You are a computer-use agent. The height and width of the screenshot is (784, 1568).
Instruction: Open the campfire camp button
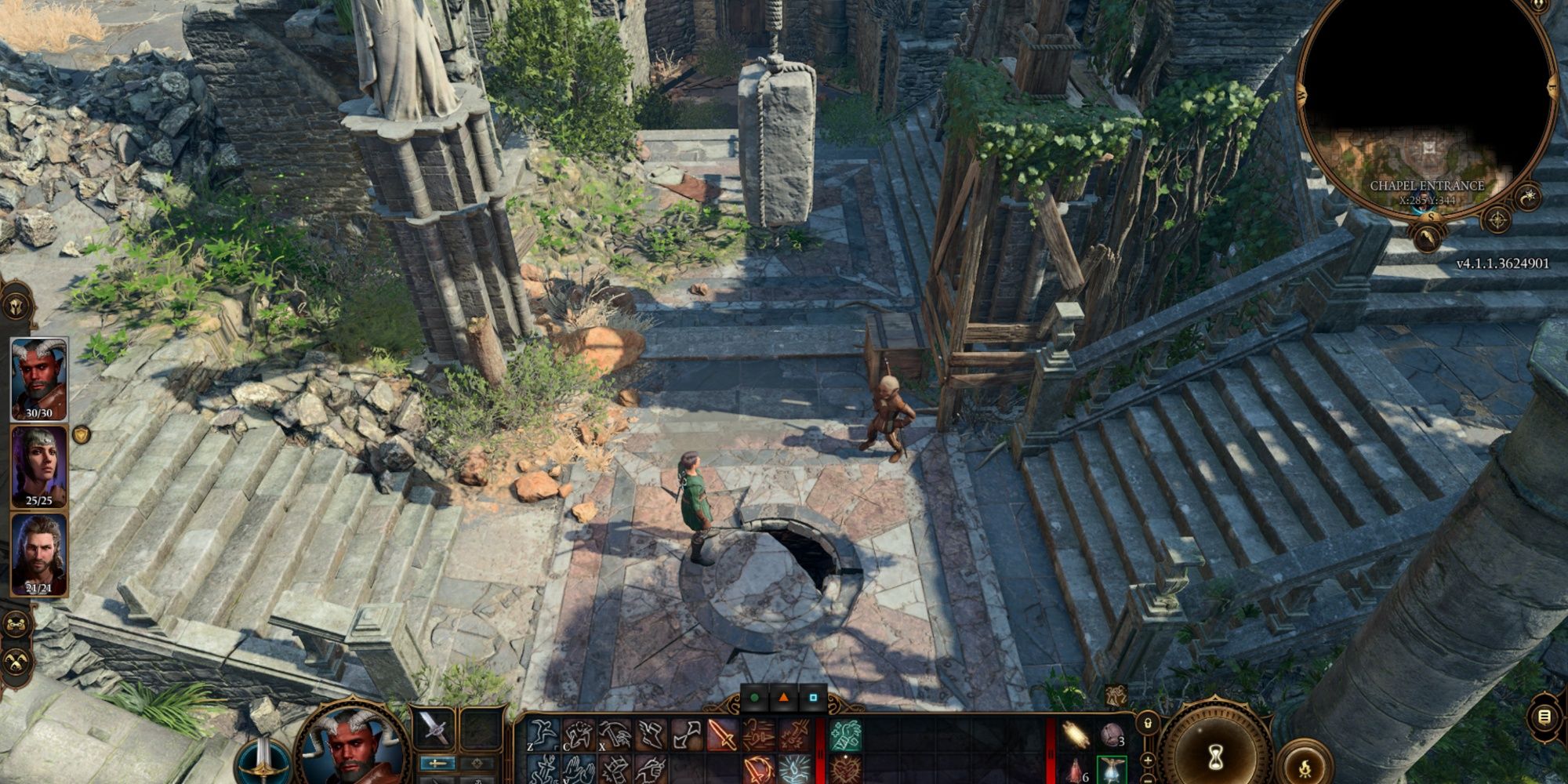(x=1305, y=764)
